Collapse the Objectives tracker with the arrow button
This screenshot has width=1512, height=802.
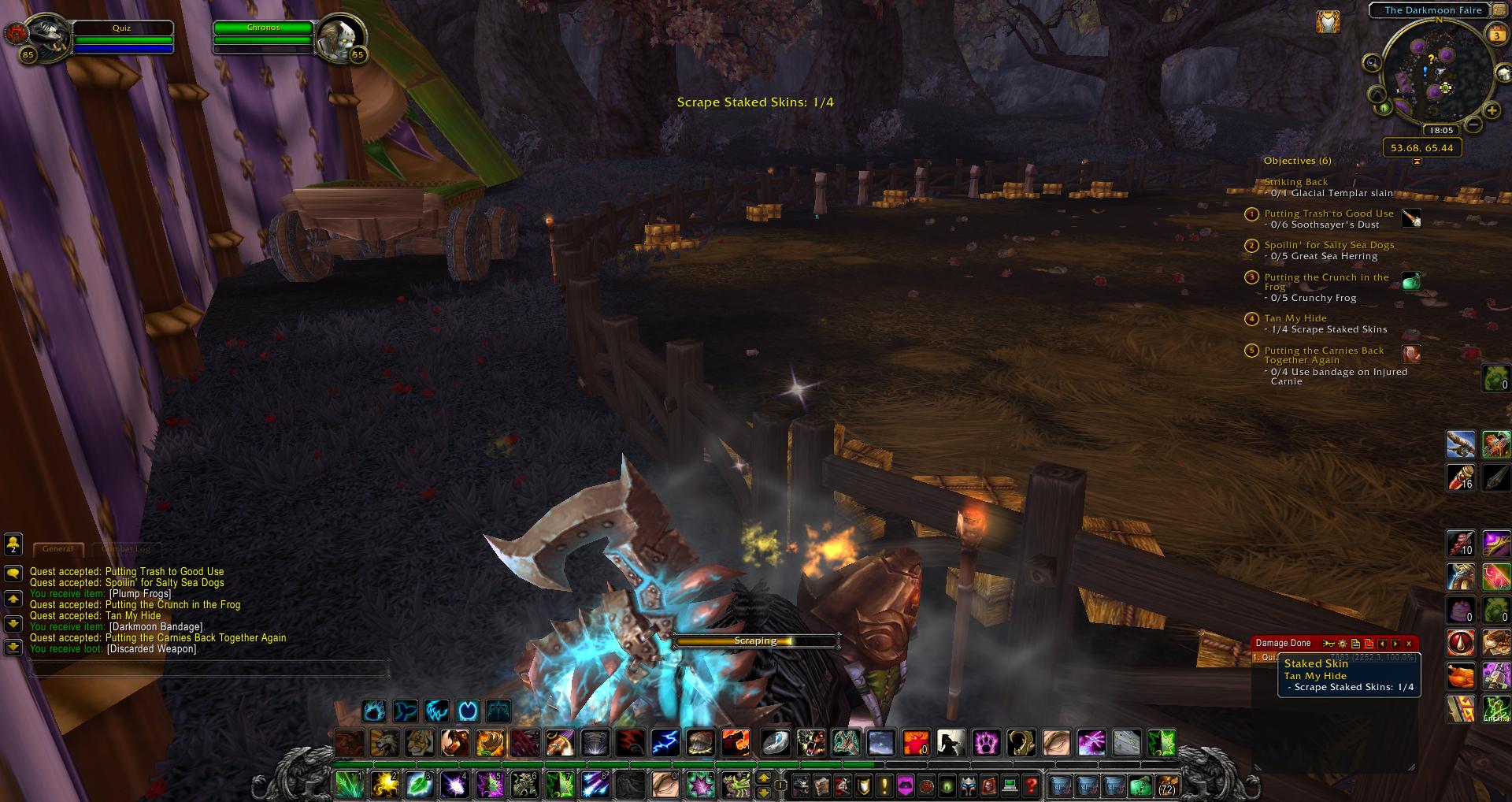click(x=1417, y=162)
